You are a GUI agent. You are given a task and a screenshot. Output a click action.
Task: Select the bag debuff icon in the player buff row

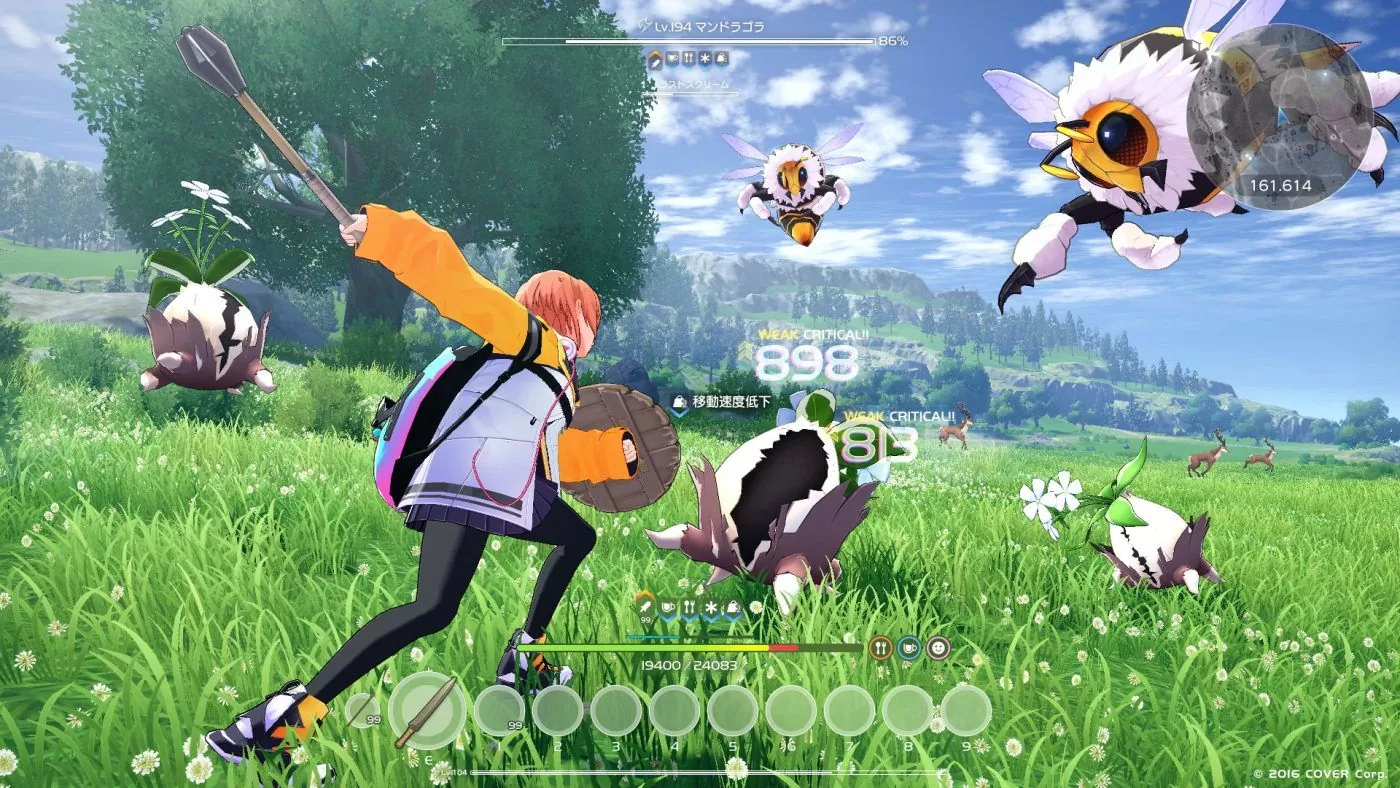click(x=732, y=607)
